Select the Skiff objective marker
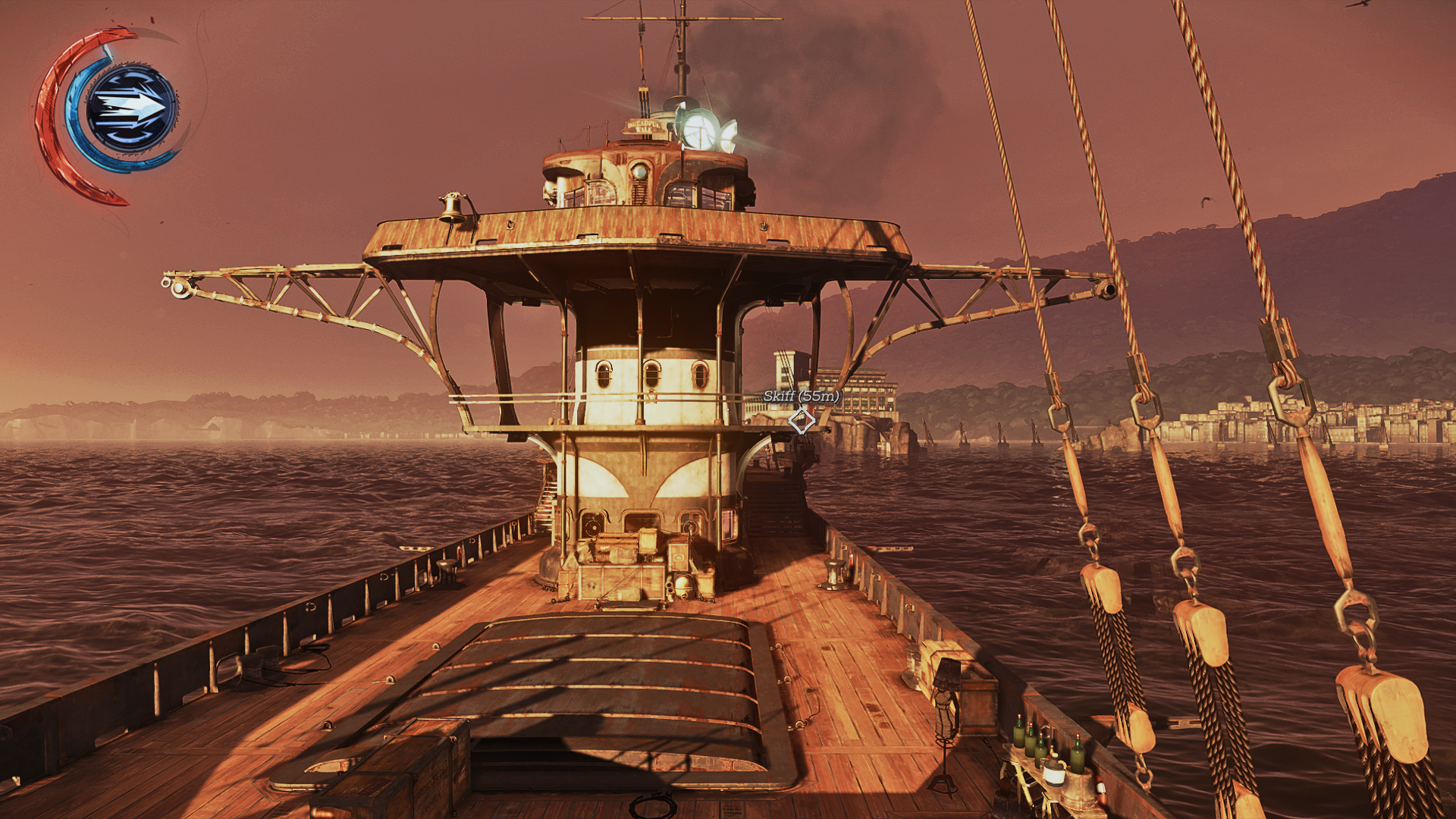The height and width of the screenshot is (819, 1456). point(802,420)
